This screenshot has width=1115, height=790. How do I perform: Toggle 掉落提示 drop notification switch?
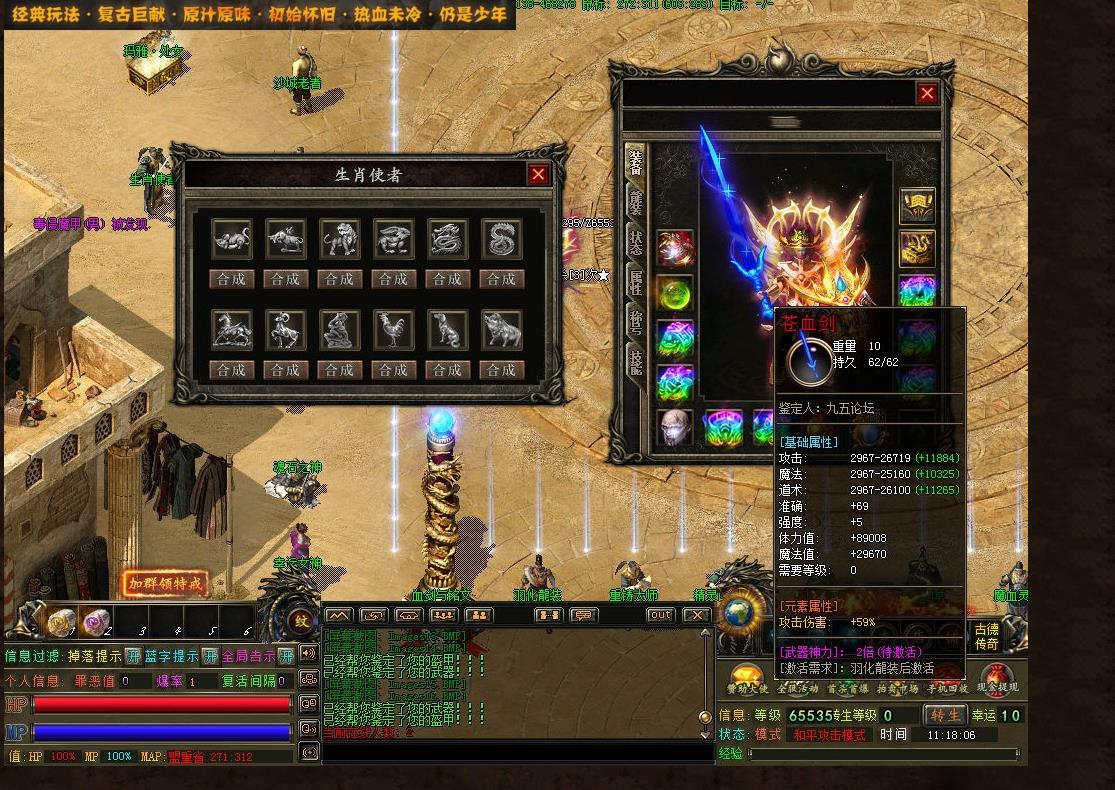coord(132,656)
